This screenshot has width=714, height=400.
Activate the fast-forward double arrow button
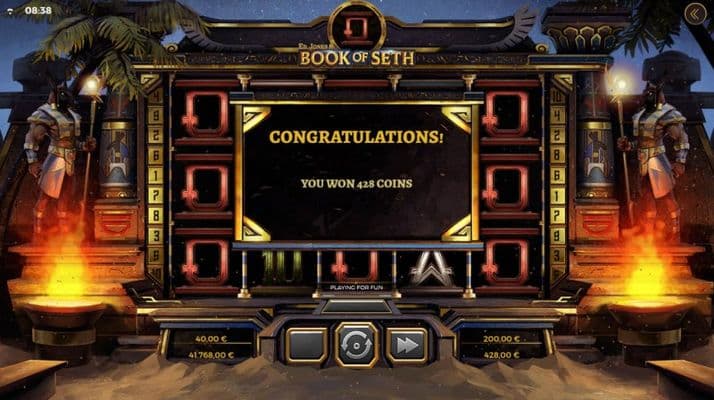click(x=406, y=345)
